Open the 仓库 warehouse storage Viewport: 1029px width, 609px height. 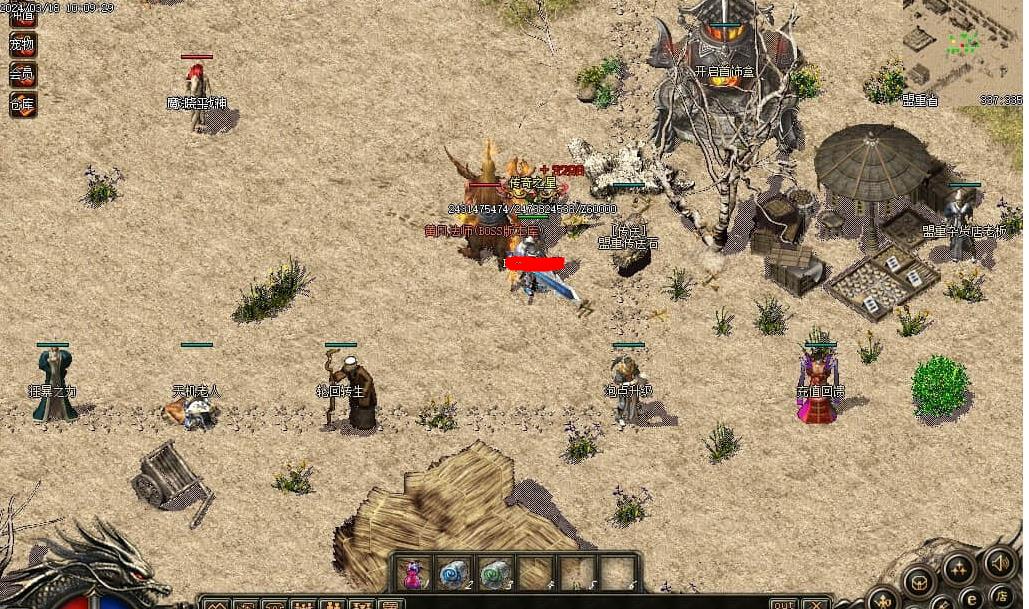tap(22, 103)
